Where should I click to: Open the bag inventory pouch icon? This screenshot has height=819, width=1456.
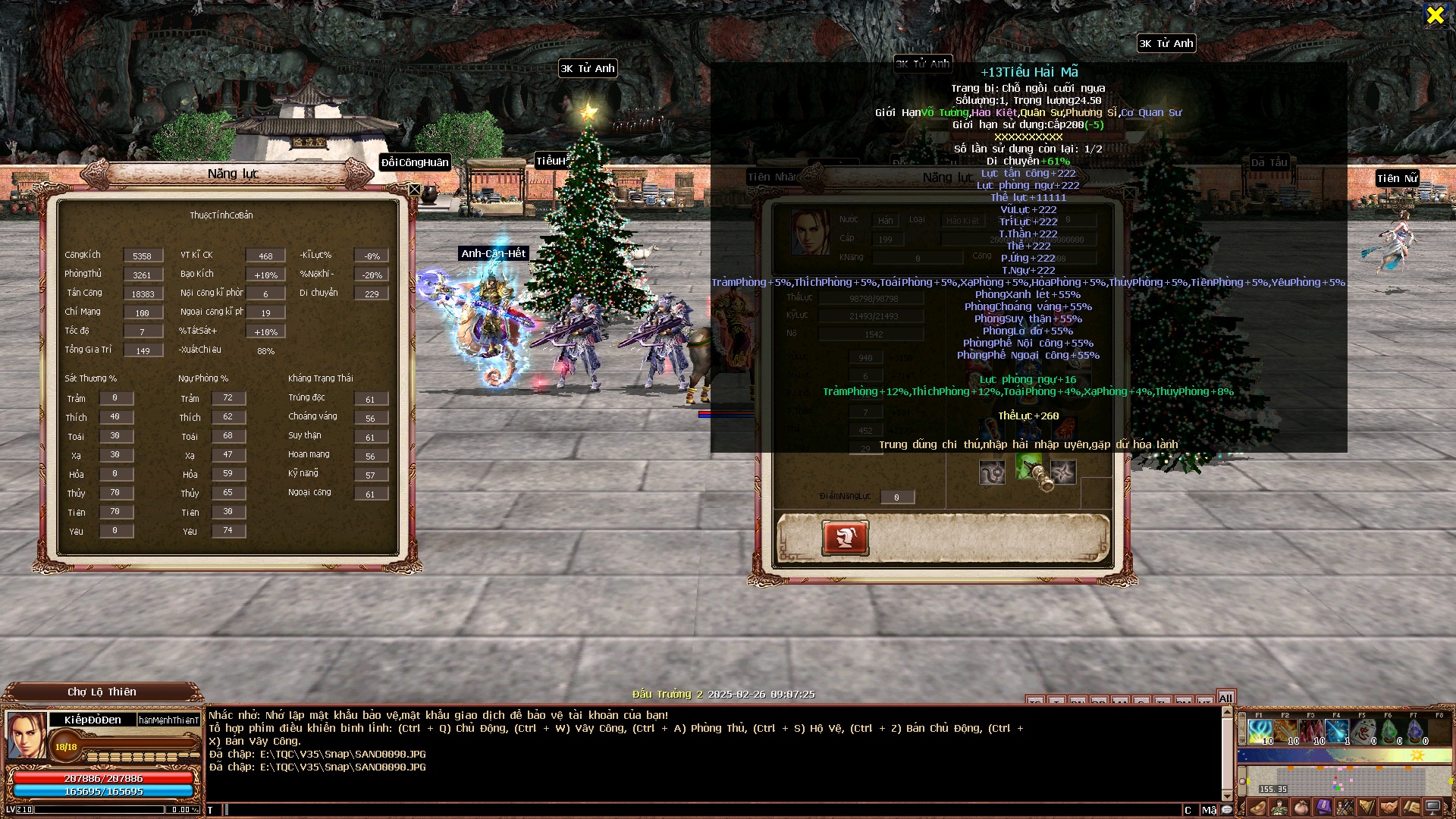[1301, 808]
